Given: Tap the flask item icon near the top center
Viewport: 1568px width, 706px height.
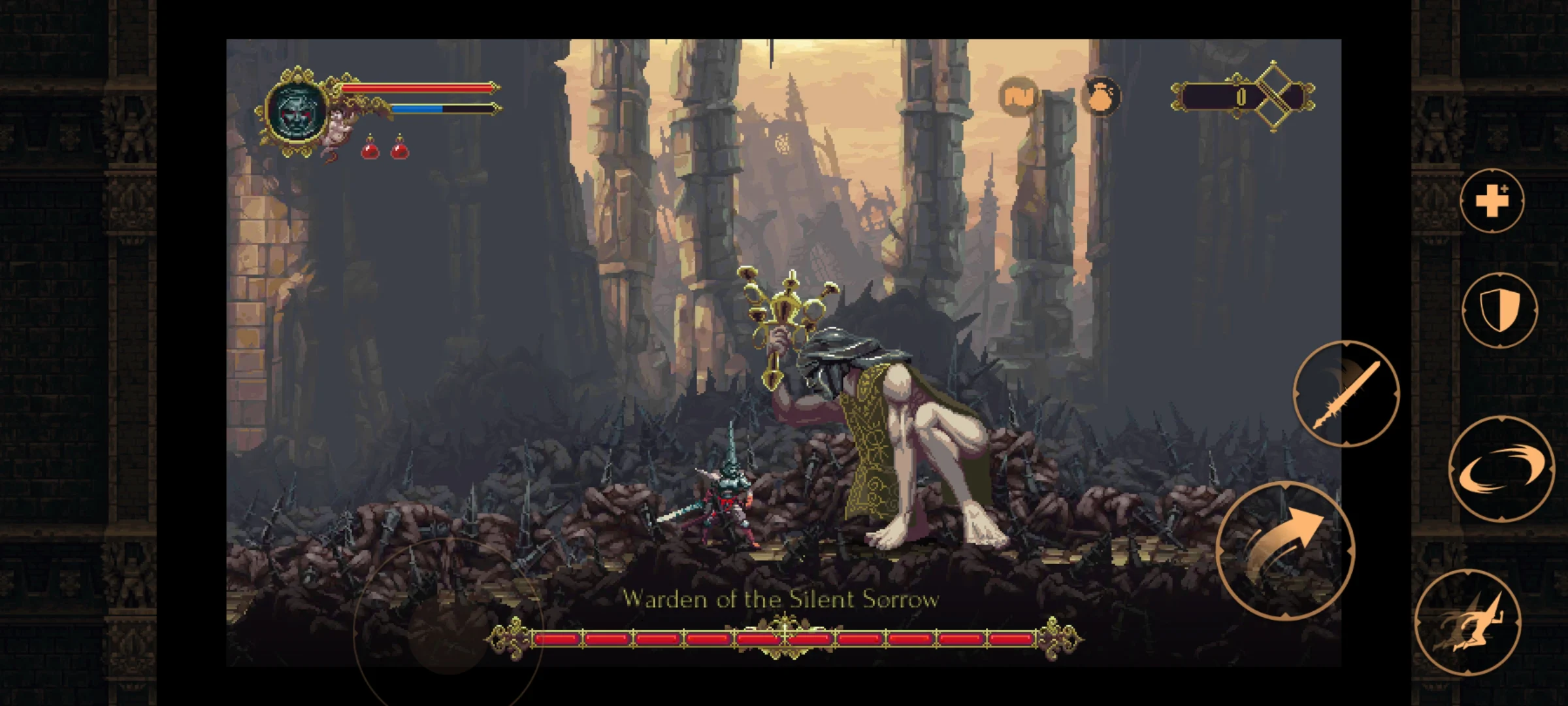Looking at the screenshot, I should (x=1100, y=95).
